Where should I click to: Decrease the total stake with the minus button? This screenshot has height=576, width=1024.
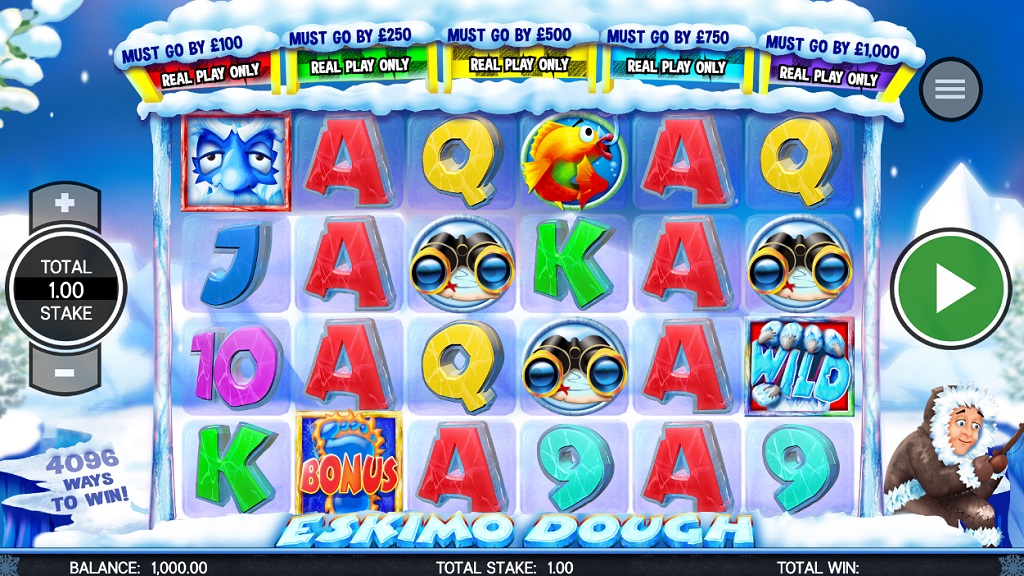(65, 372)
